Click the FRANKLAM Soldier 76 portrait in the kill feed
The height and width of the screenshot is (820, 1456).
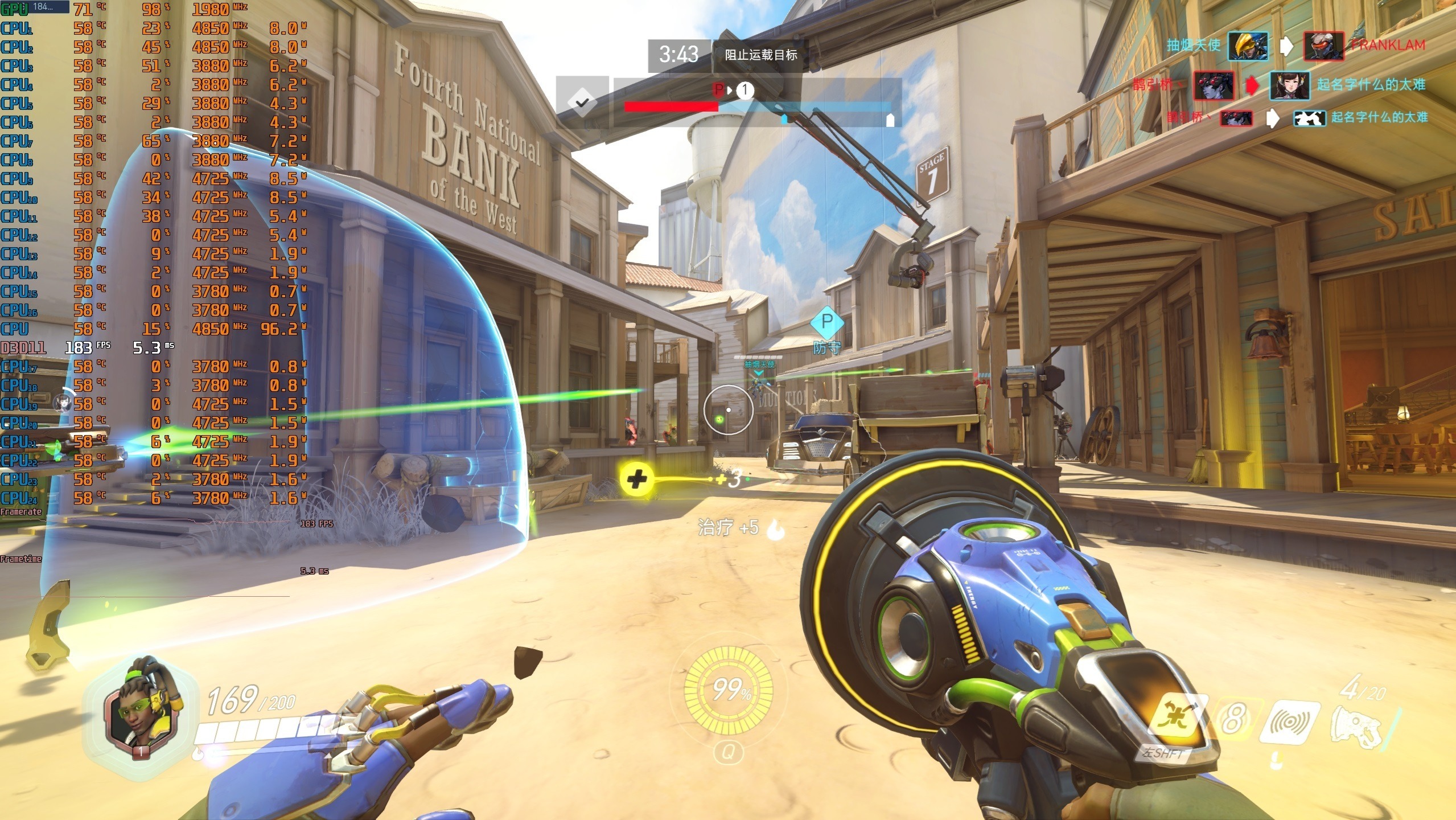(x=1324, y=46)
